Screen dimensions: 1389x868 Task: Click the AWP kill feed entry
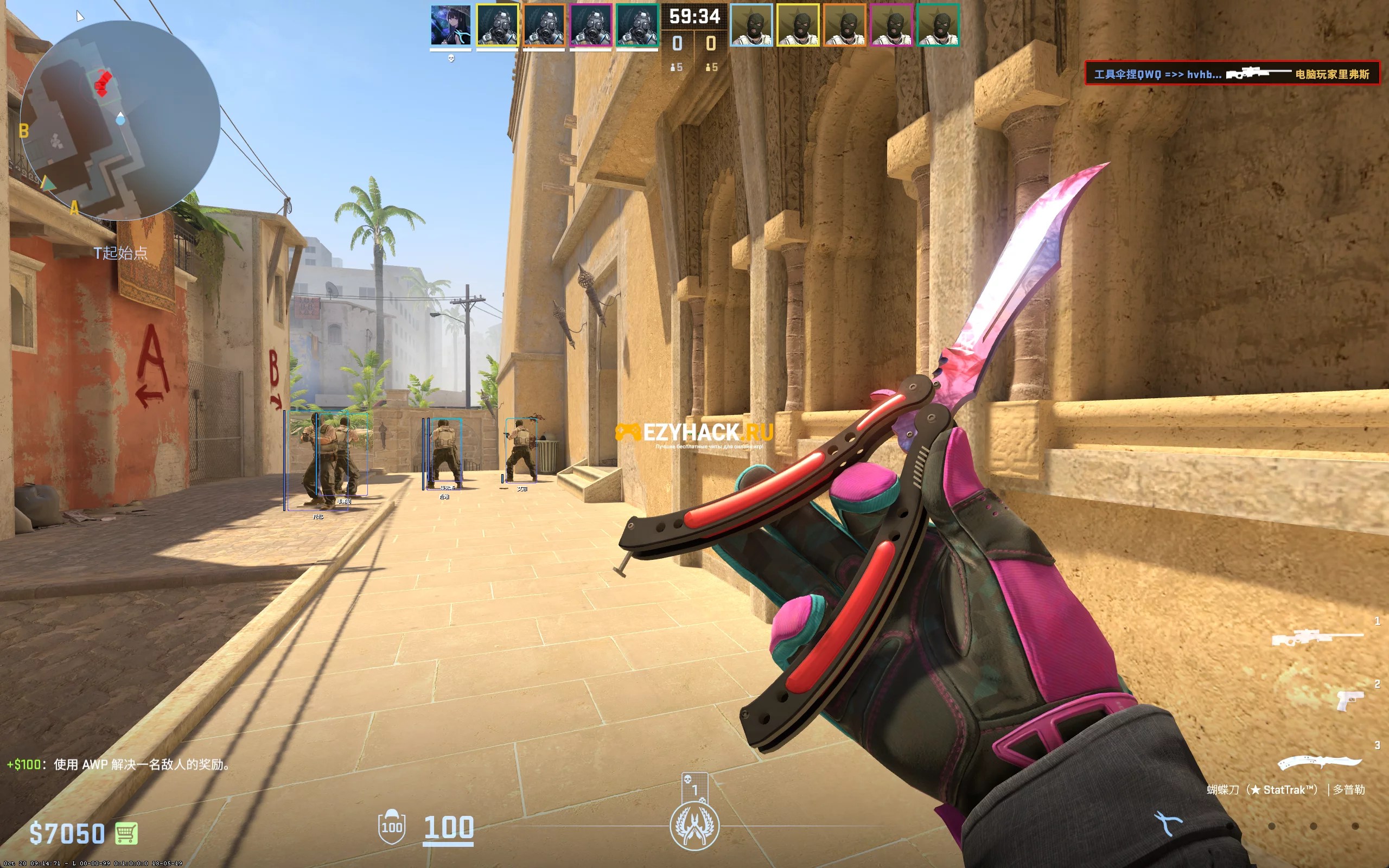pyautogui.click(x=1232, y=73)
